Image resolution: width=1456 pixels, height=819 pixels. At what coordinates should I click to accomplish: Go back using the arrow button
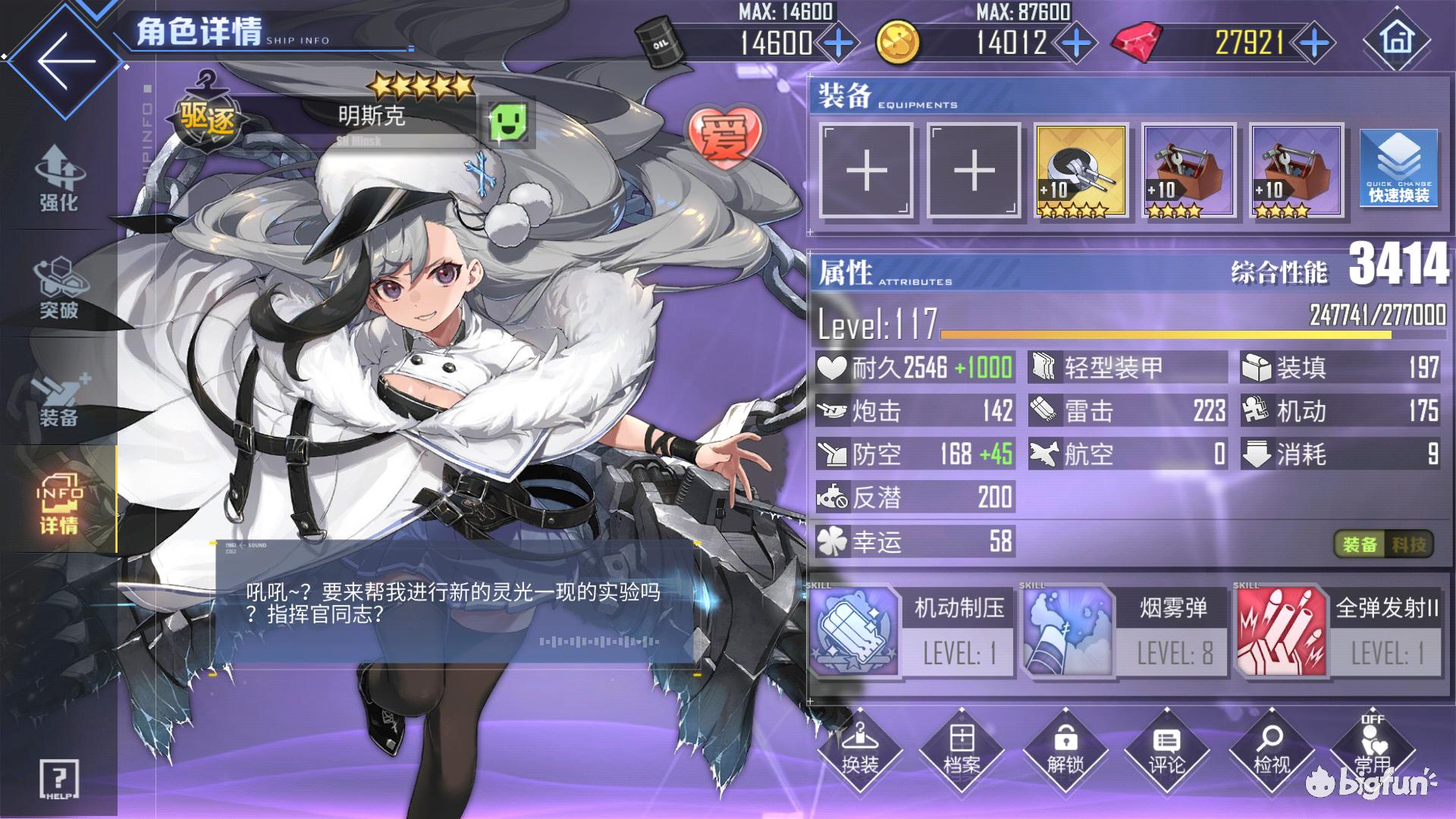pos(65,61)
